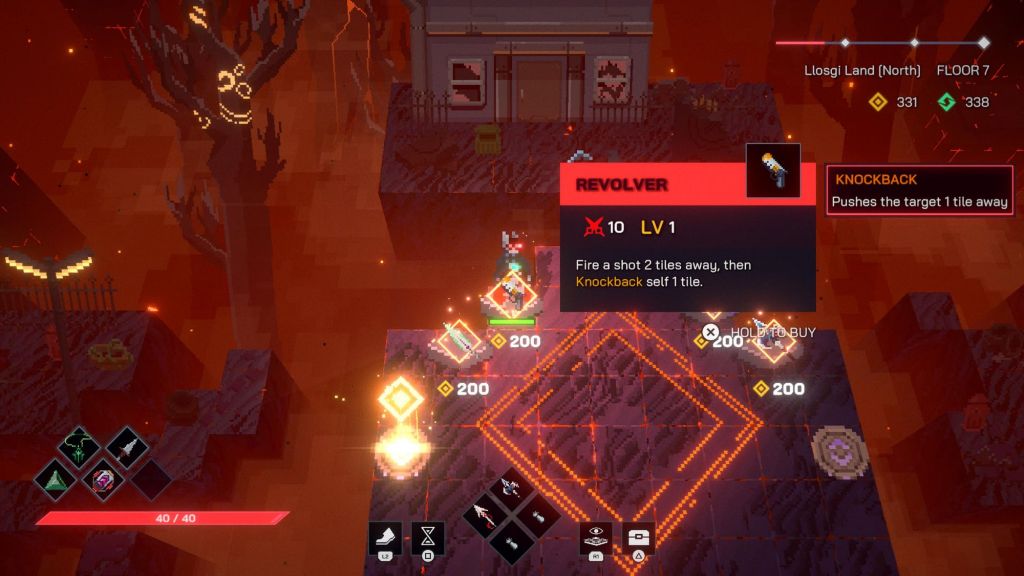Select the green triangle relic icon
Viewport: 1024px width, 576px height.
[55, 478]
